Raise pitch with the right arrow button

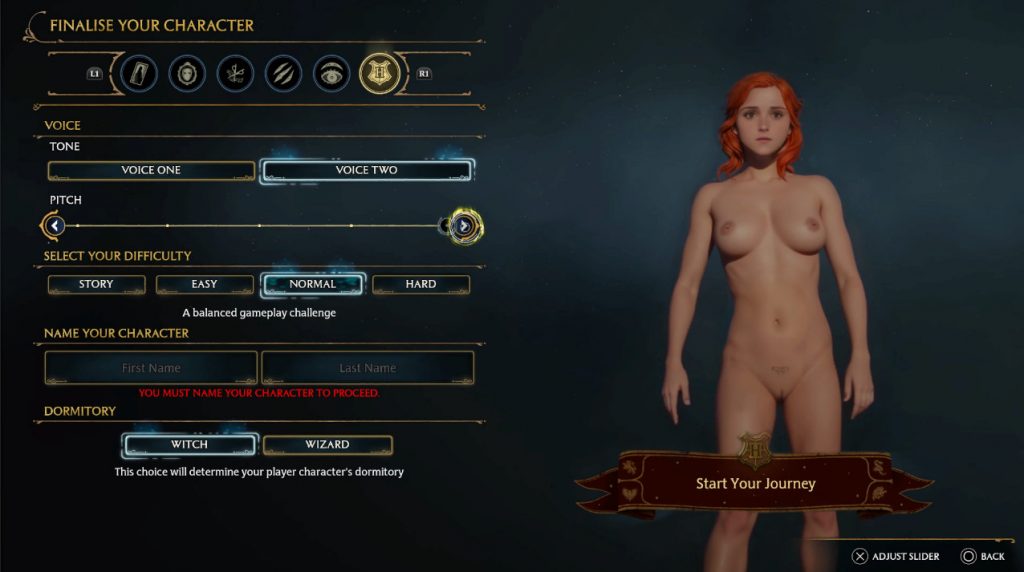click(x=463, y=226)
